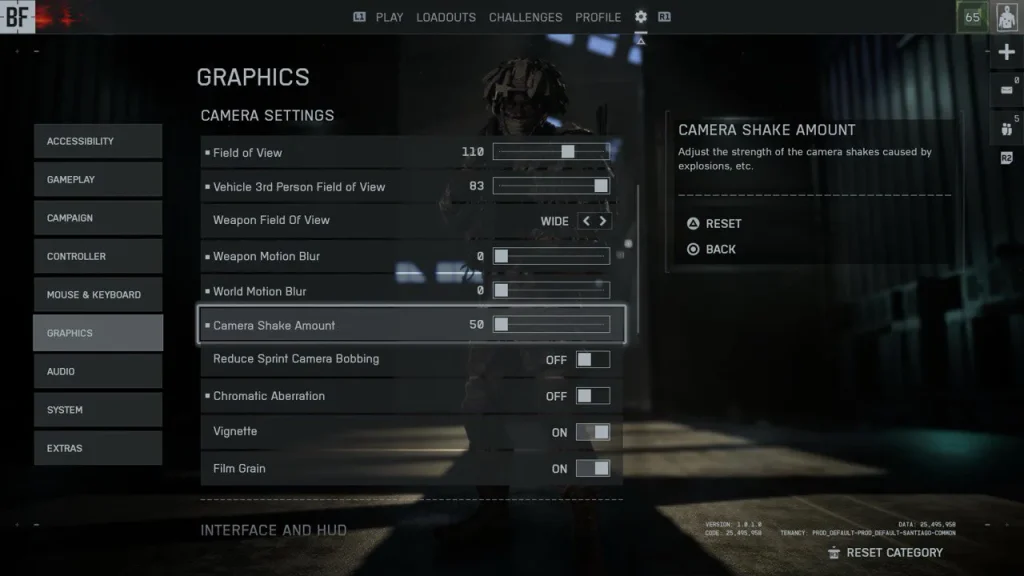Open the System settings category
The height and width of the screenshot is (576, 1024).
[x=97, y=410]
